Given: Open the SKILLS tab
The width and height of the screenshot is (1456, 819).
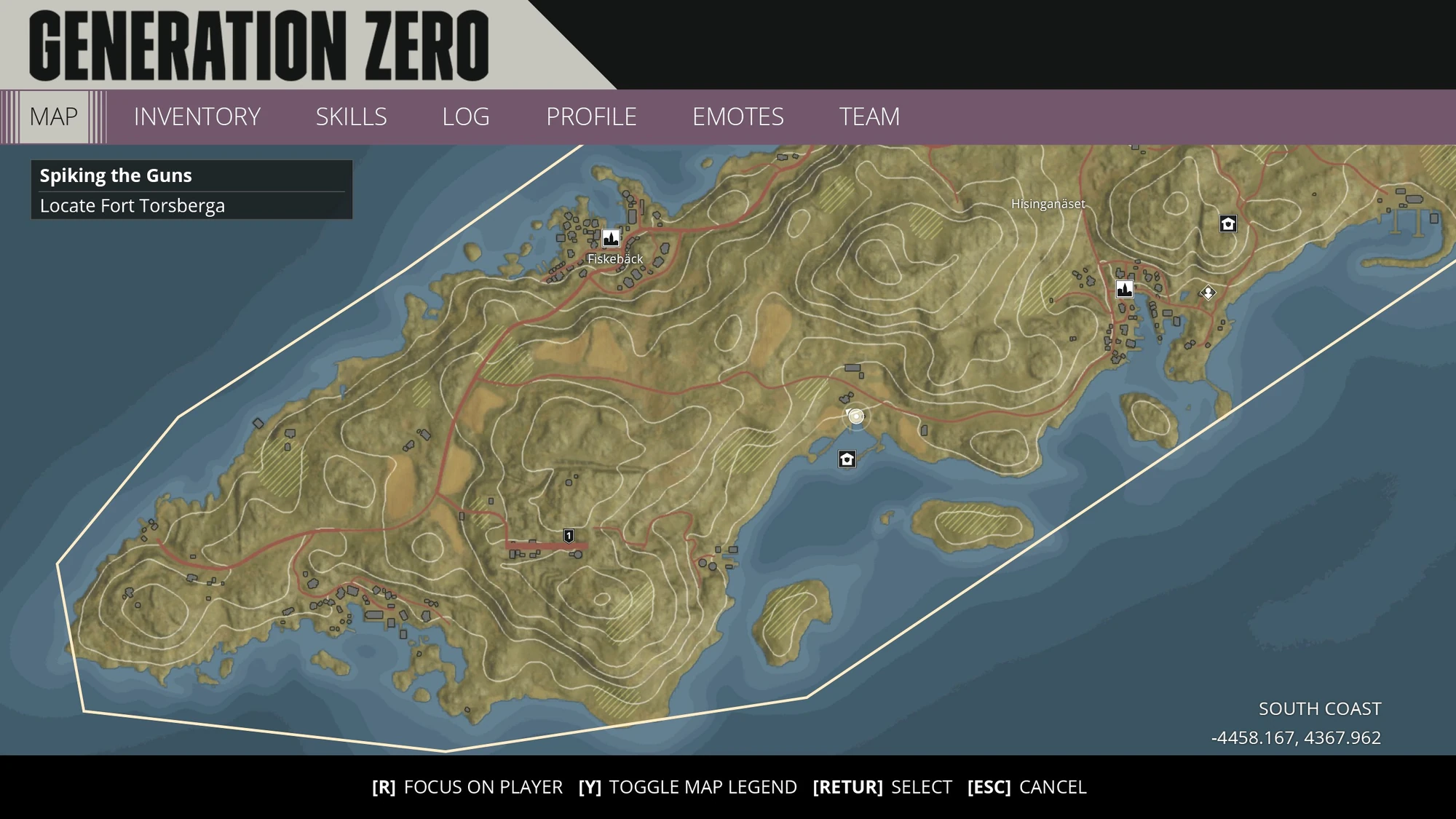Looking at the screenshot, I should point(351,116).
